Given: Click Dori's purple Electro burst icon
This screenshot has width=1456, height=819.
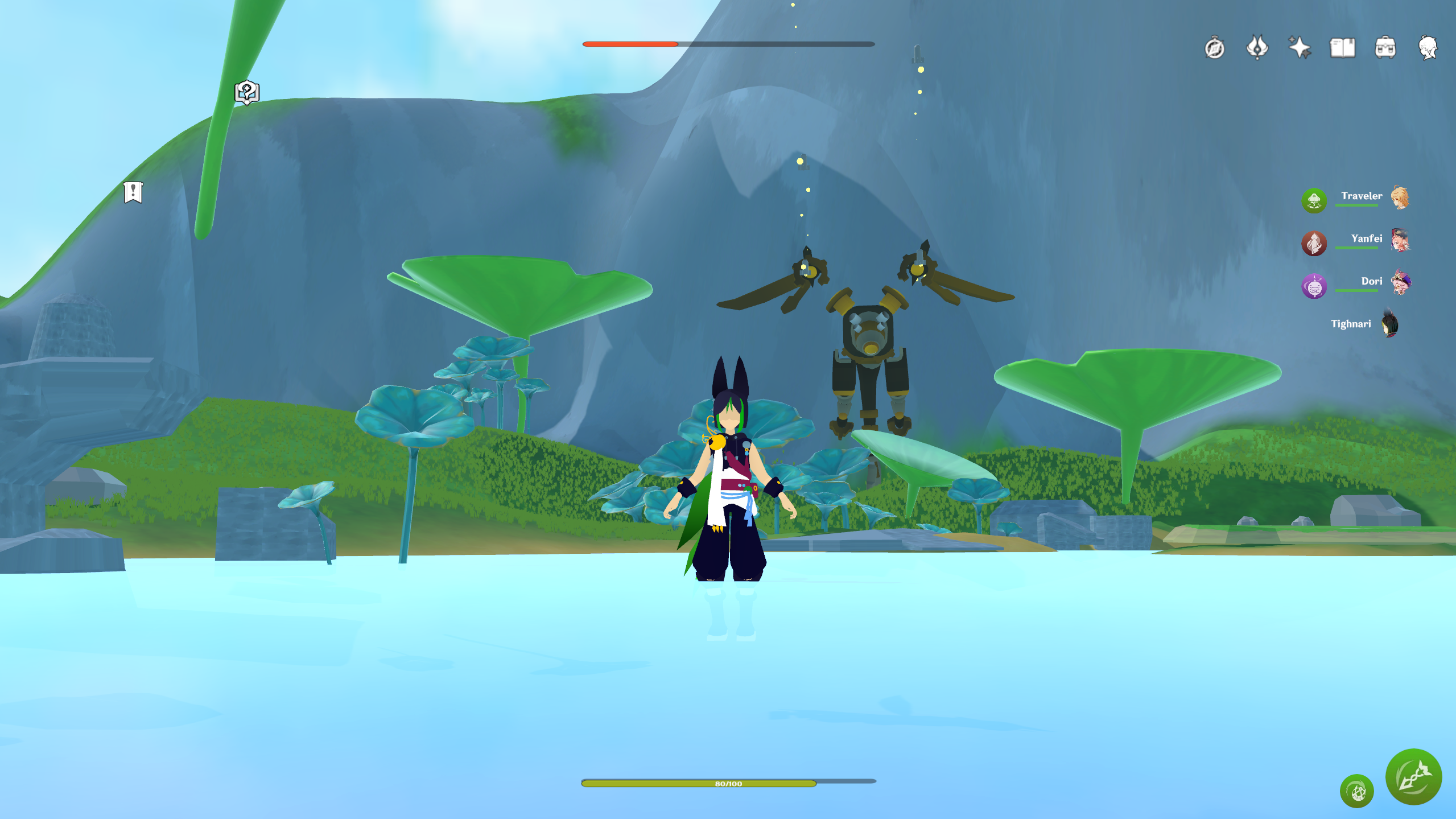Looking at the screenshot, I should (x=1314, y=286).
